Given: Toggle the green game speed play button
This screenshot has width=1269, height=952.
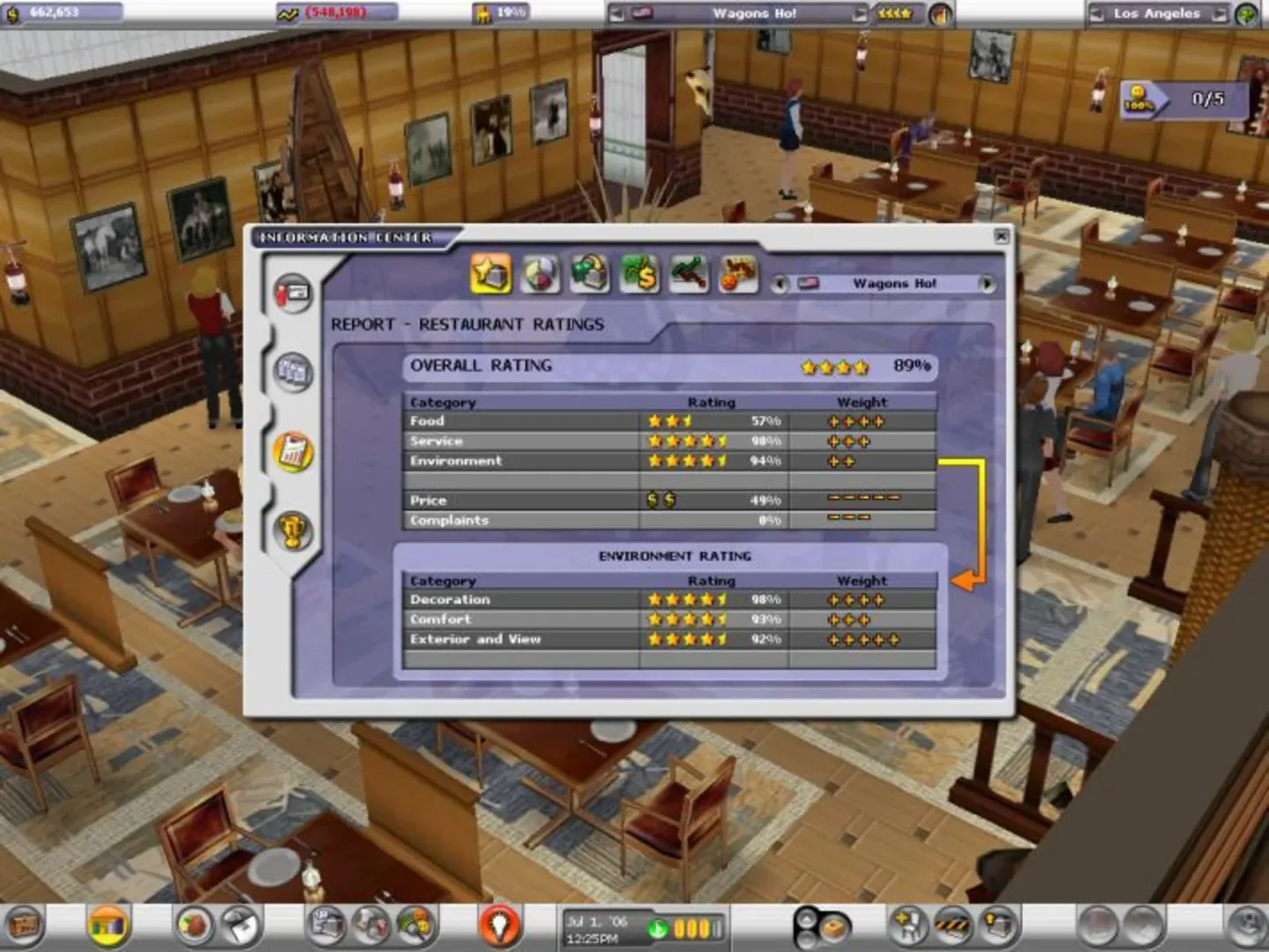Looking at the screenshot, I should [x=658, y=927].
